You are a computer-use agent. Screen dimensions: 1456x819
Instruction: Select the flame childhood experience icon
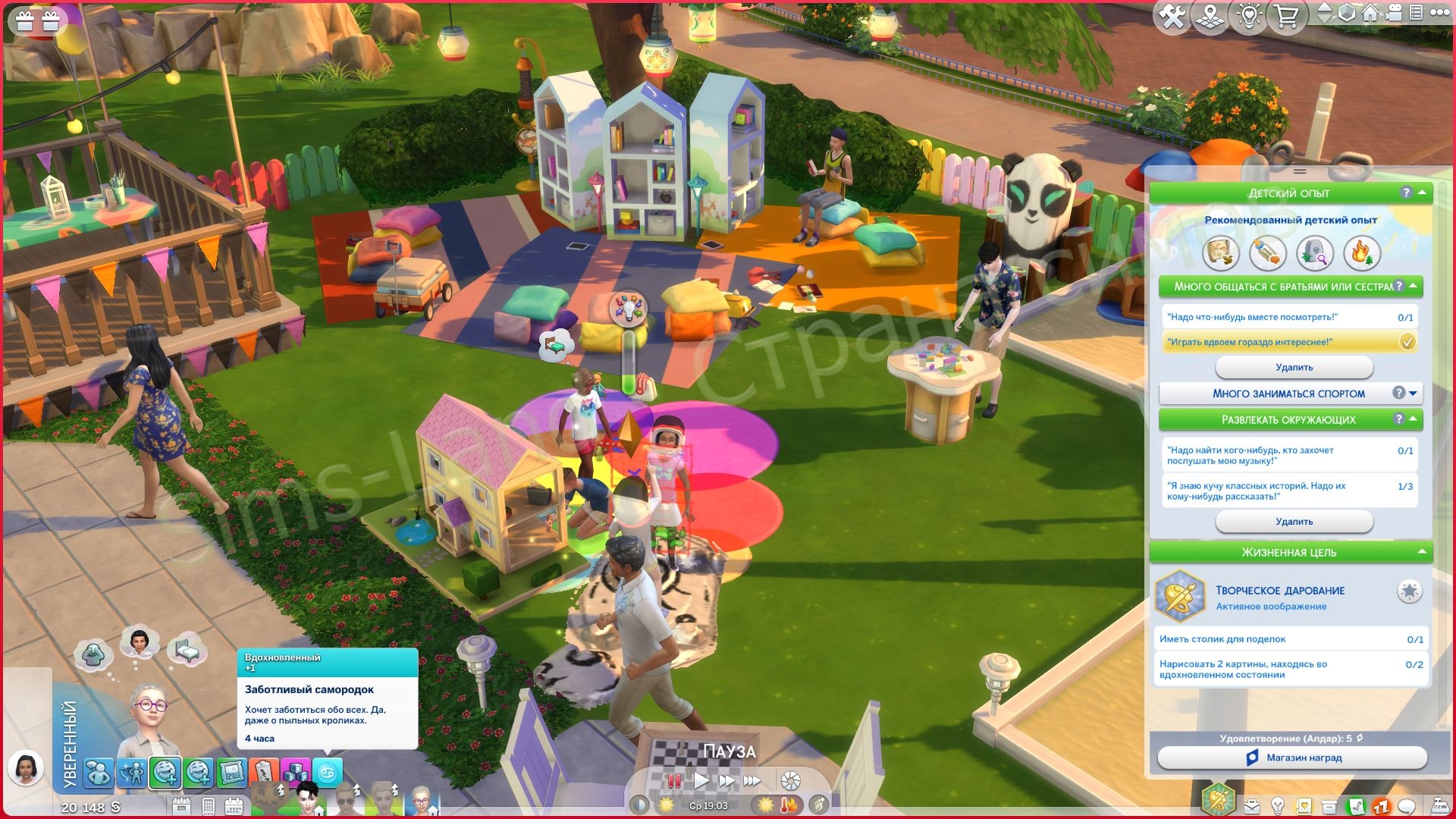point(1360,253)
